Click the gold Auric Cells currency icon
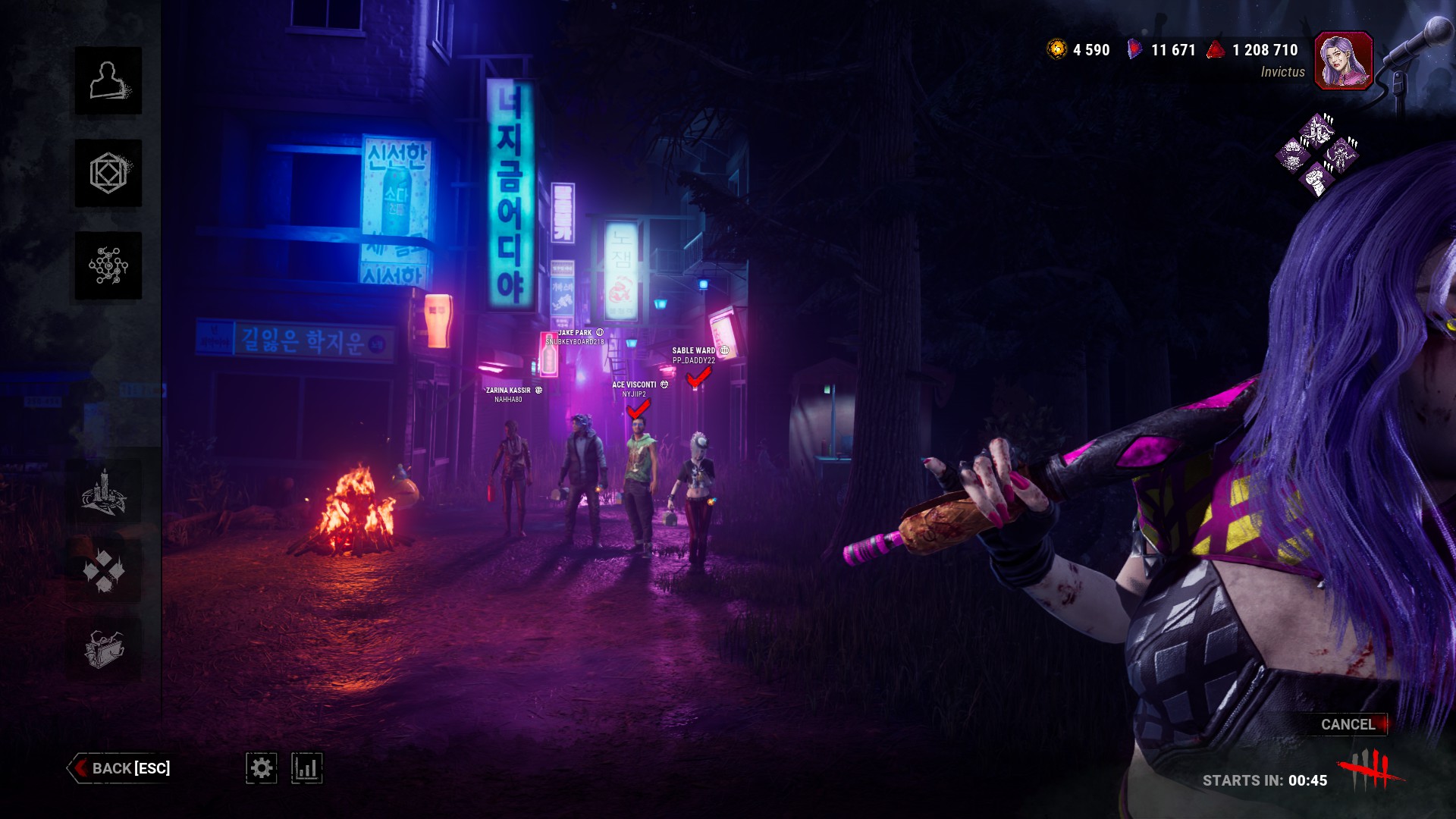The height and width of the screenshot is (819, 1456). [1056, 50]
